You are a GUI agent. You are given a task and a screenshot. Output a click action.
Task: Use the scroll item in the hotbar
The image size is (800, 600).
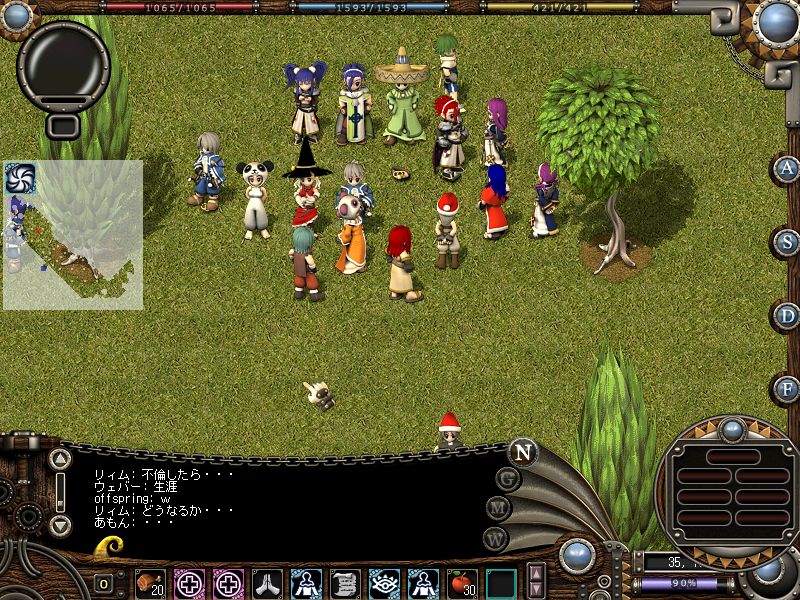pyautogui.click(x=345, y=583)
